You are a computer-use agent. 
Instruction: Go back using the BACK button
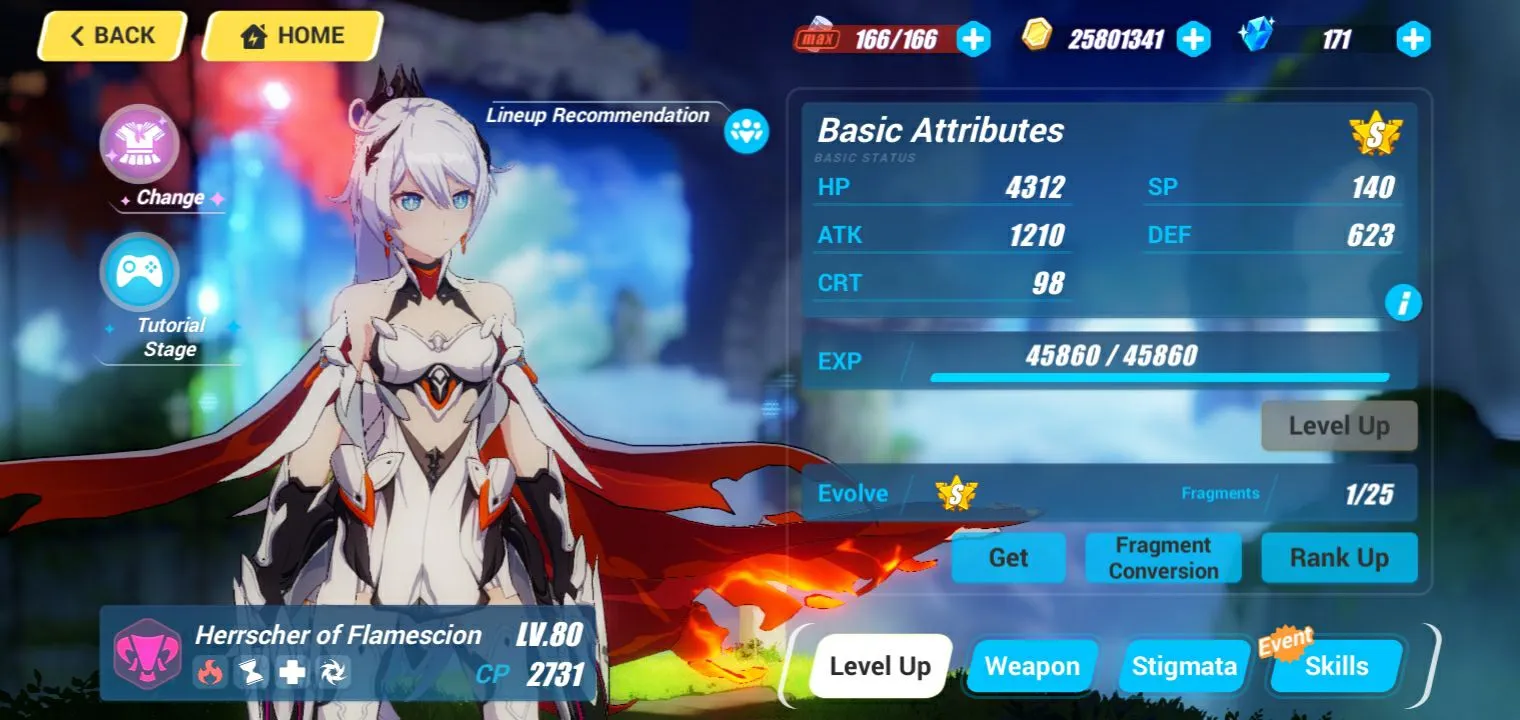tap(112, 37)
